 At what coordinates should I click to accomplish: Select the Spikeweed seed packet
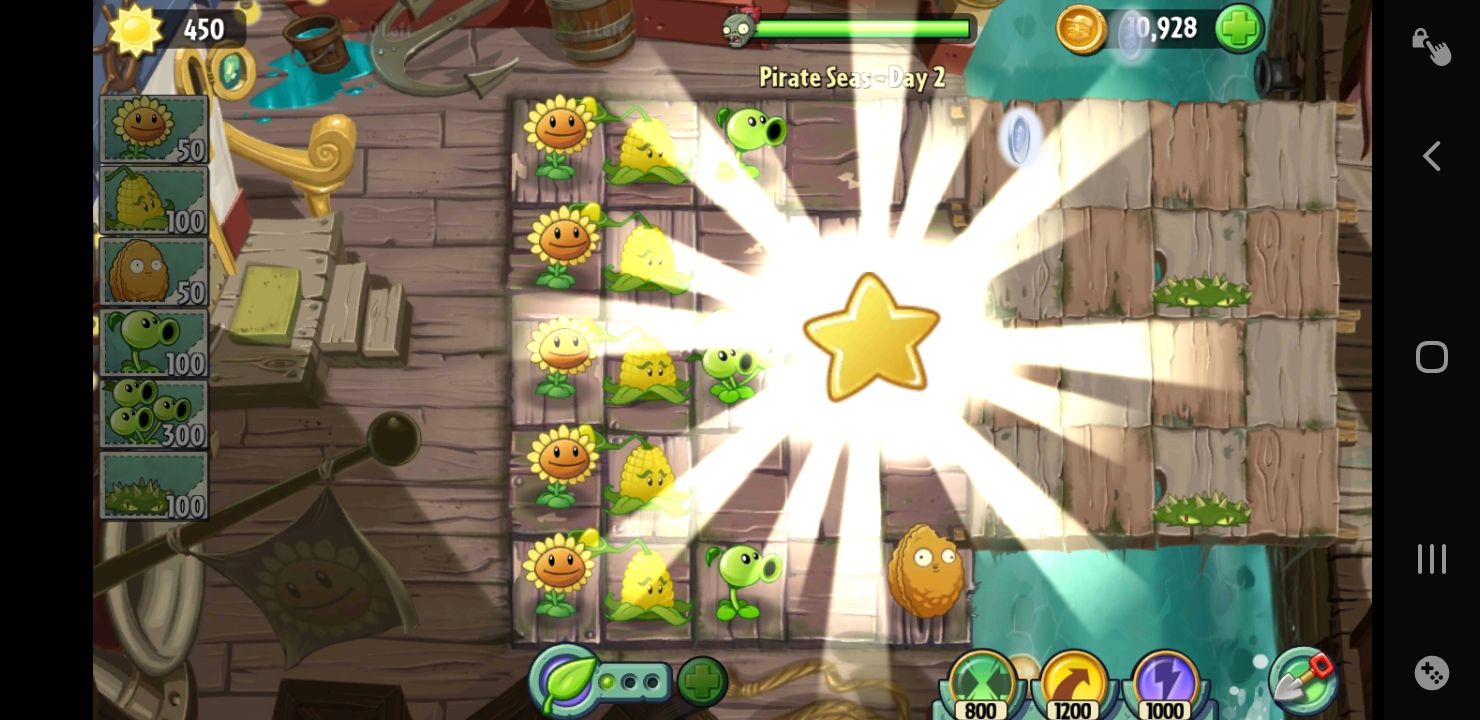[152, 483]
